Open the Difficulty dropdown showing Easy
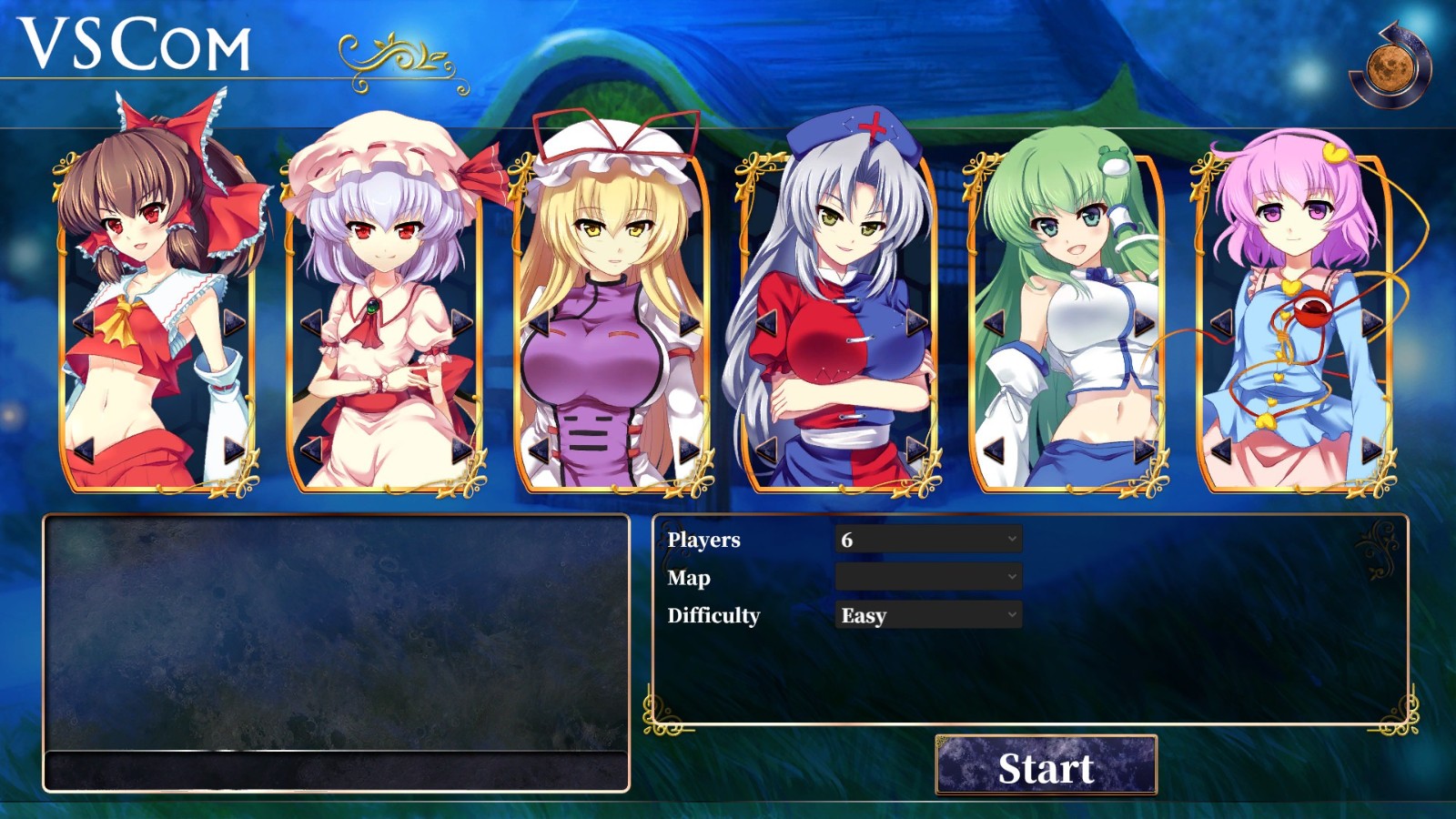The image size is (1456, 819). tap(926, 616)
